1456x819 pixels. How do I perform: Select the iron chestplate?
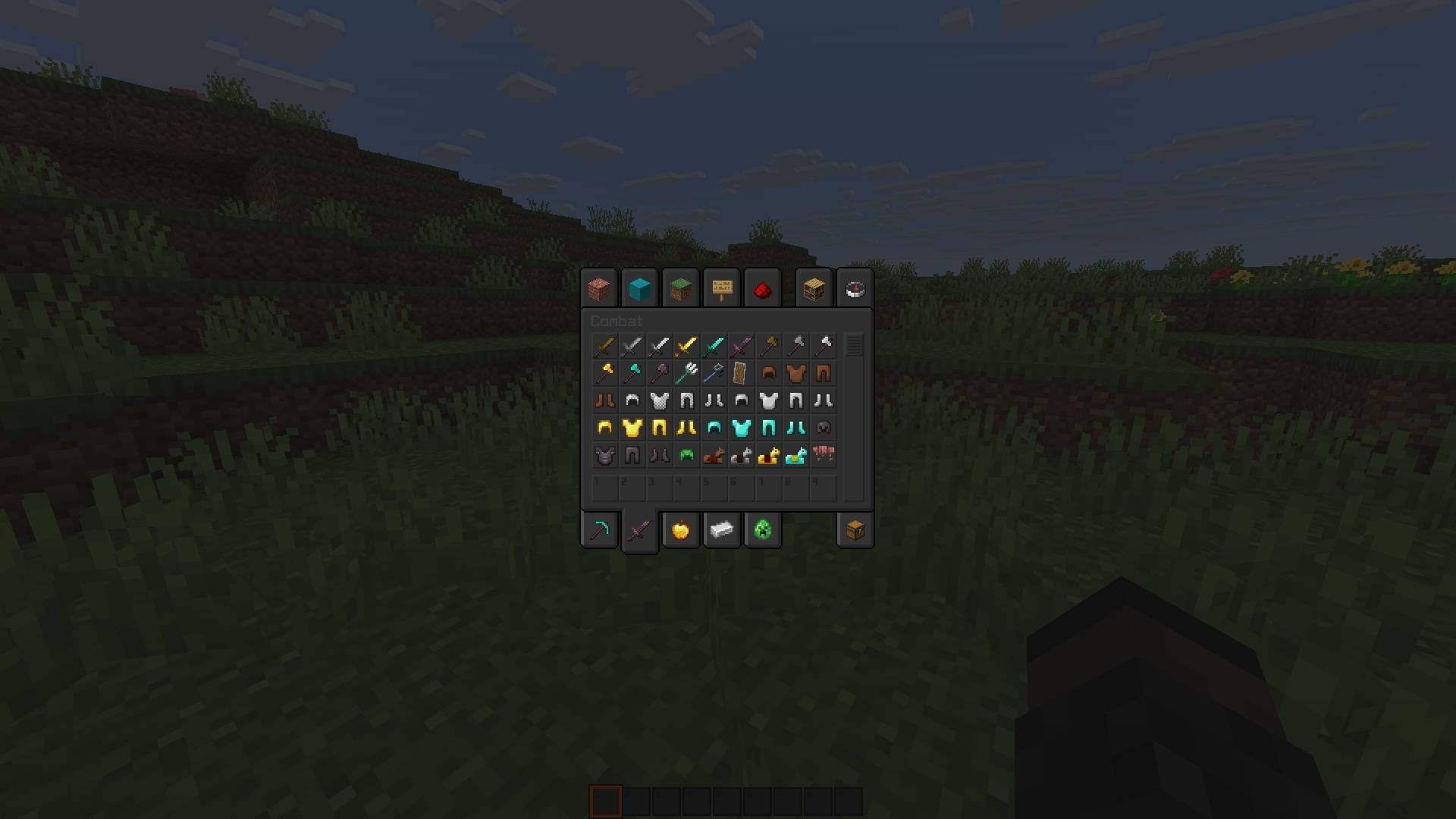point(769,400)
